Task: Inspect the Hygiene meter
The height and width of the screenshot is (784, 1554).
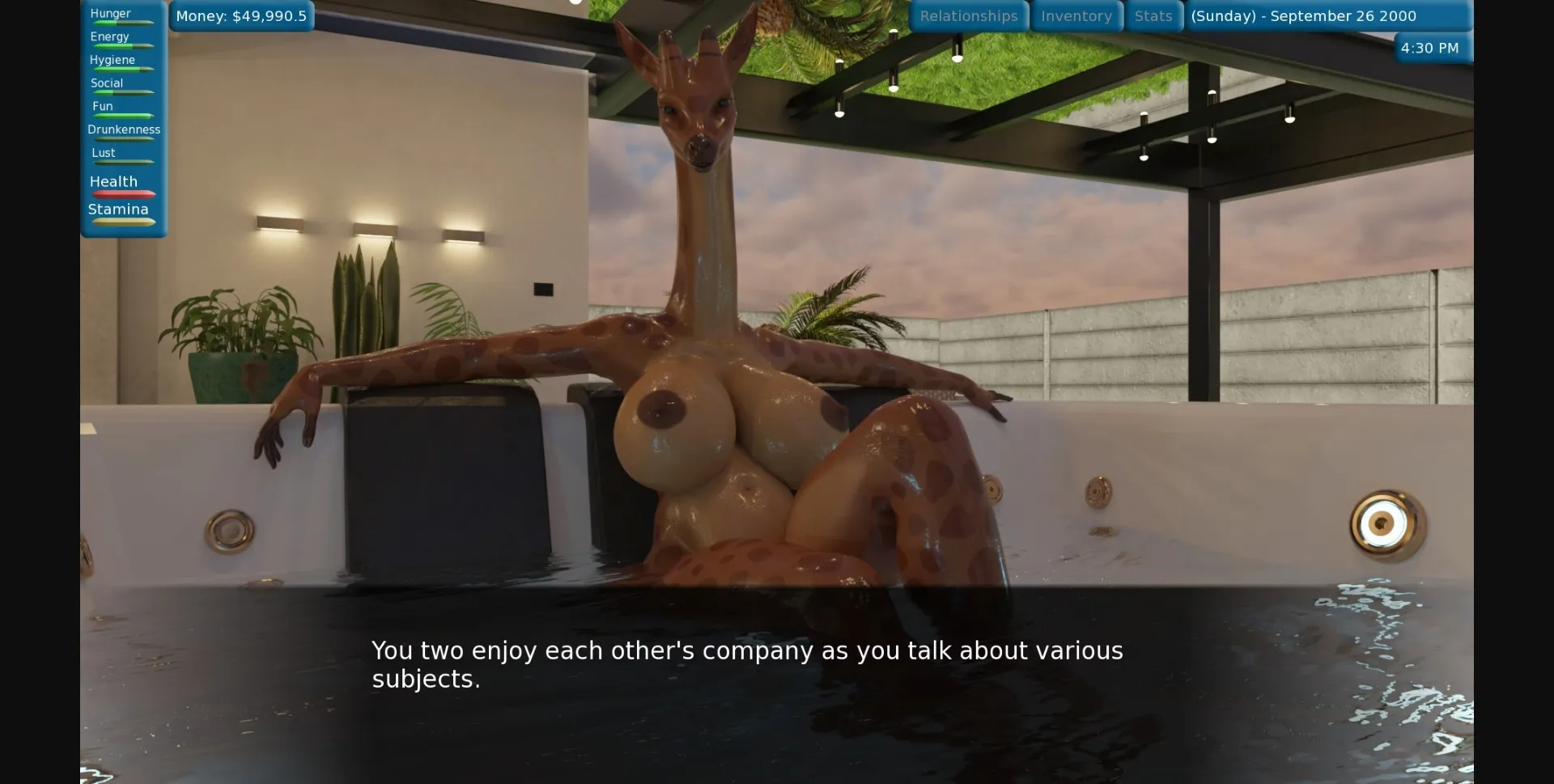Action: pos(121,64)
